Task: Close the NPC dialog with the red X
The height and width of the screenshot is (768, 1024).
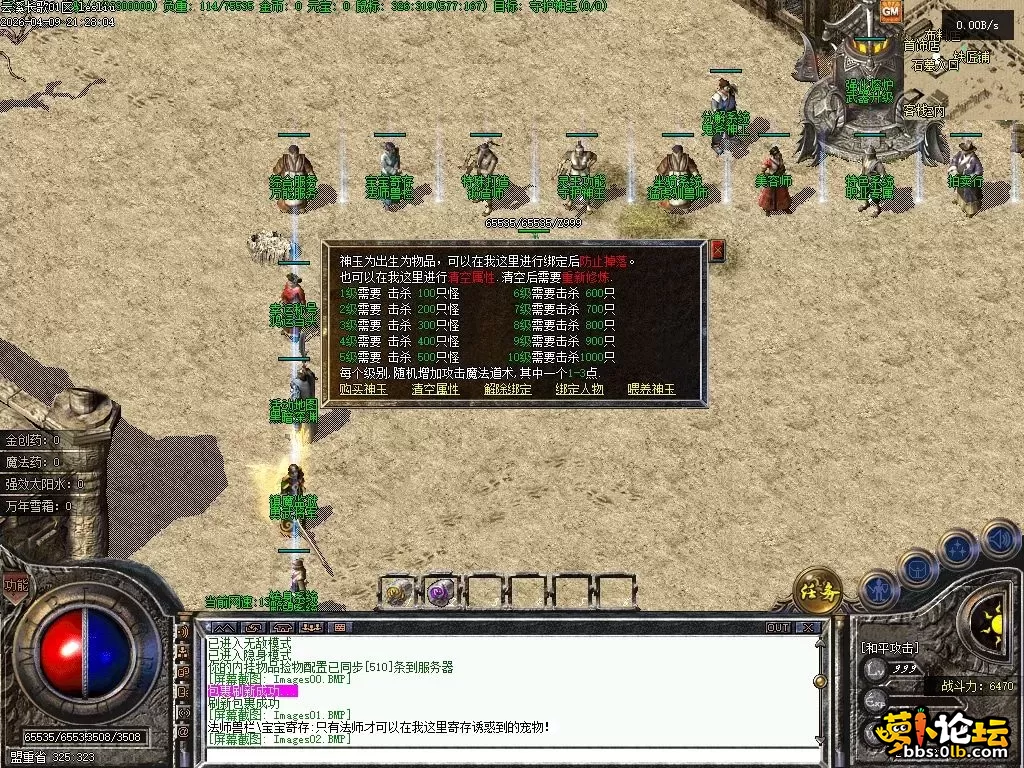Action: (x=717, y=250)
